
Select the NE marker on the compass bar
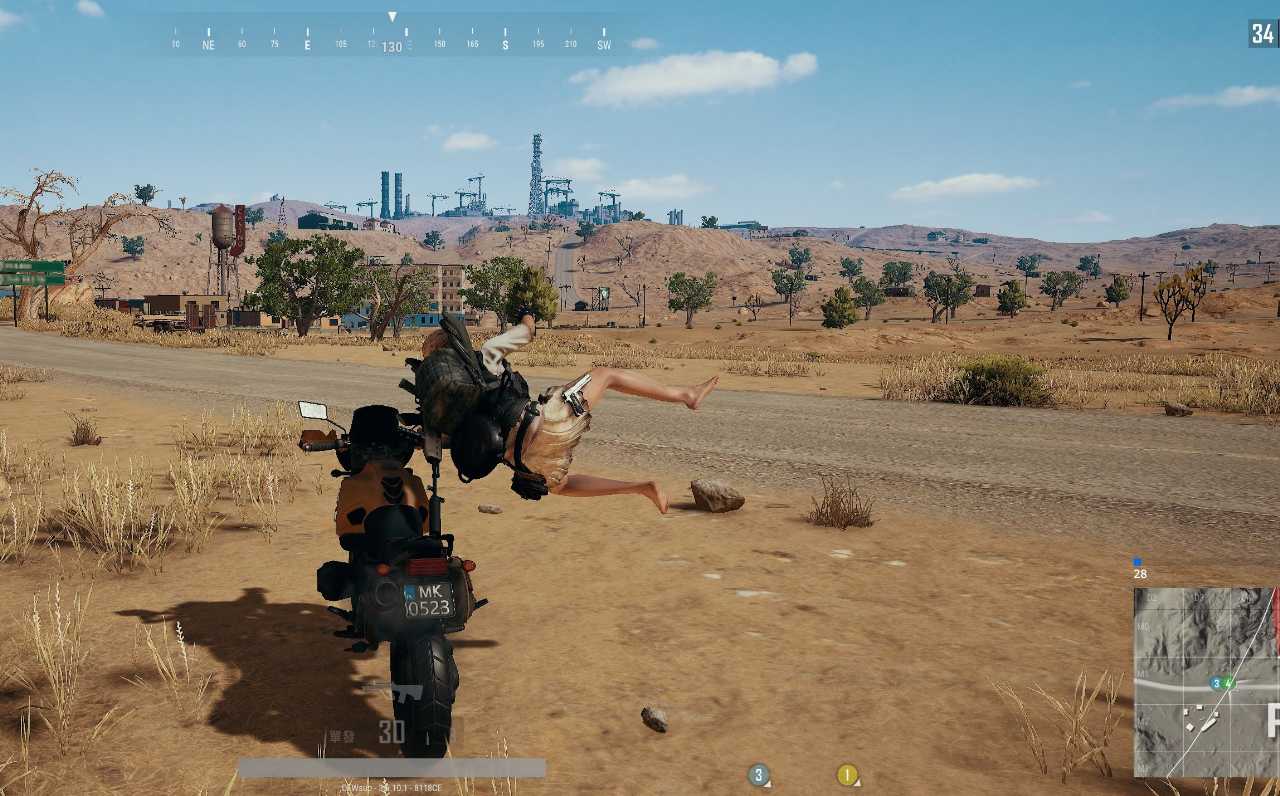pos(208,44)
